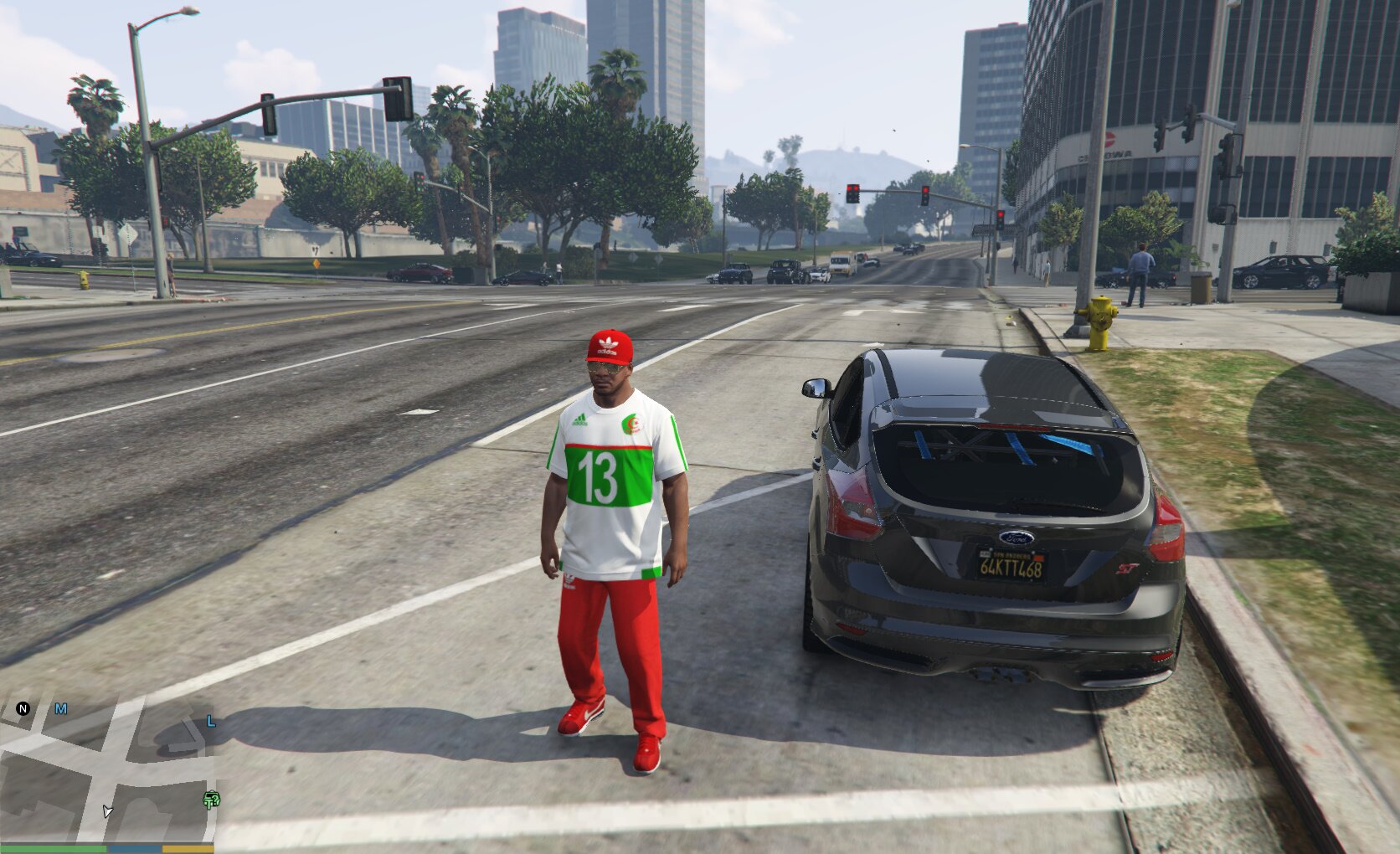Click the white player arrow on minimap
Screen dimensions: 1400x854
[x=107, y=810]
